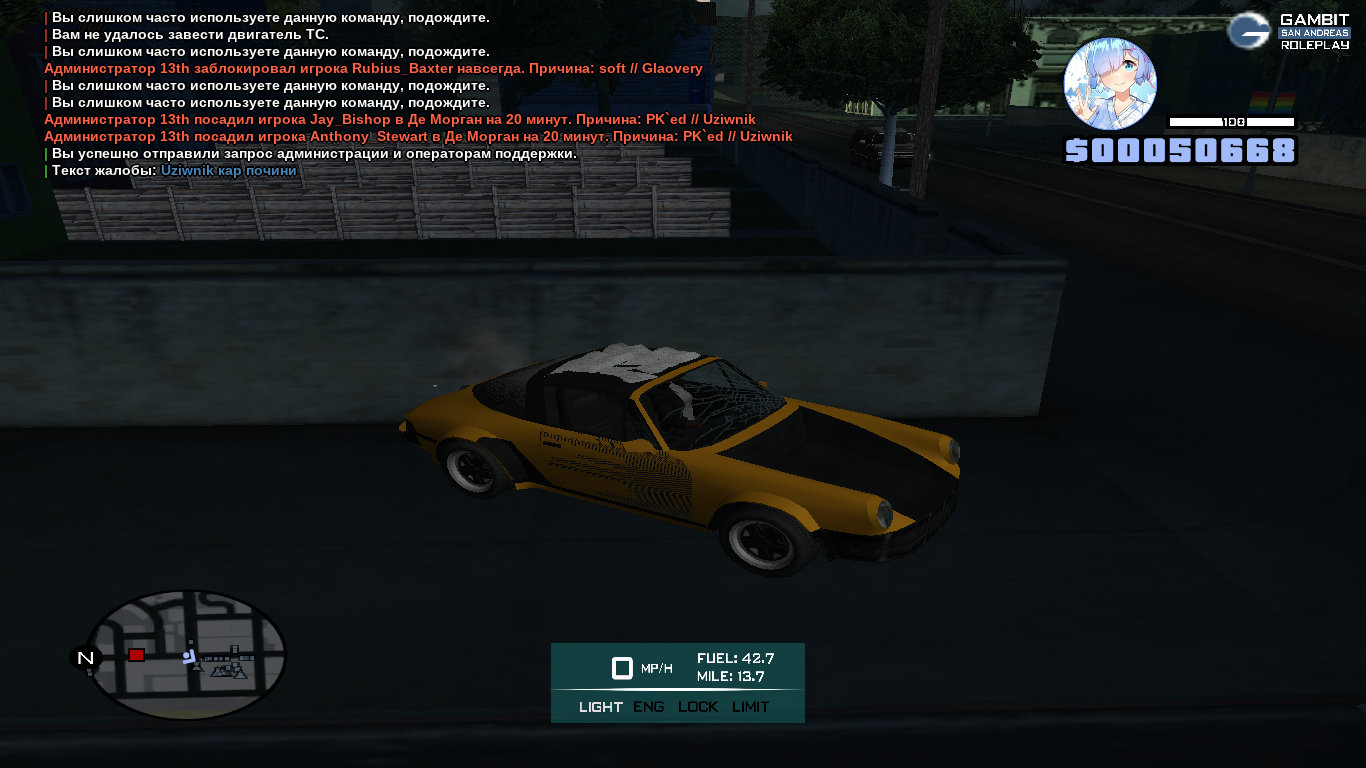Image resolution: width=1366 pixels, height=768 pixels.
Task: Click the red square marker on minimap
Action: (x=136, y=655)
